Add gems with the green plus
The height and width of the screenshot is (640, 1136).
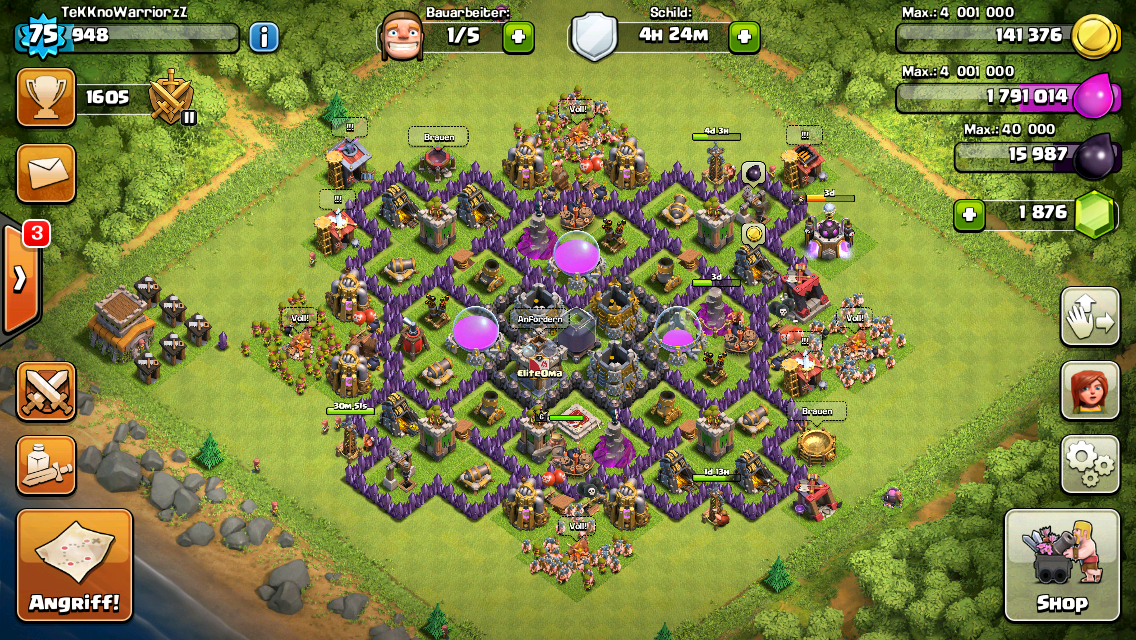point(968,213)
